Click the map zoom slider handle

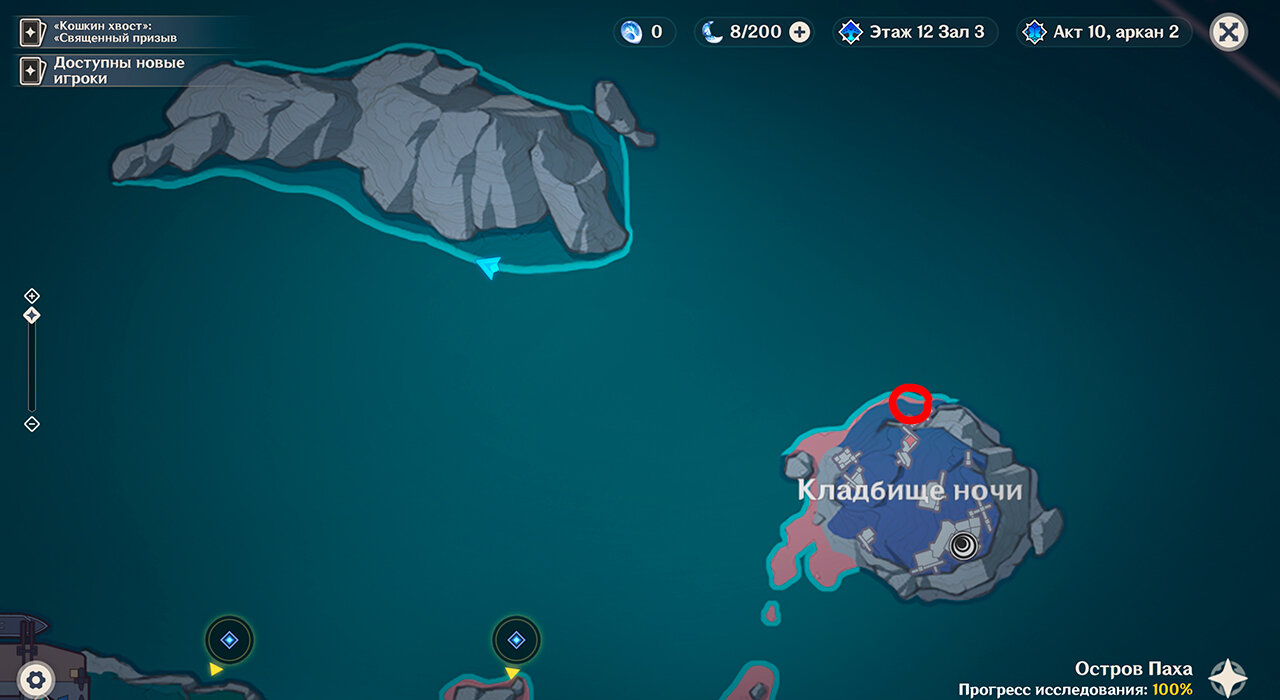click(x=32, y=315)
